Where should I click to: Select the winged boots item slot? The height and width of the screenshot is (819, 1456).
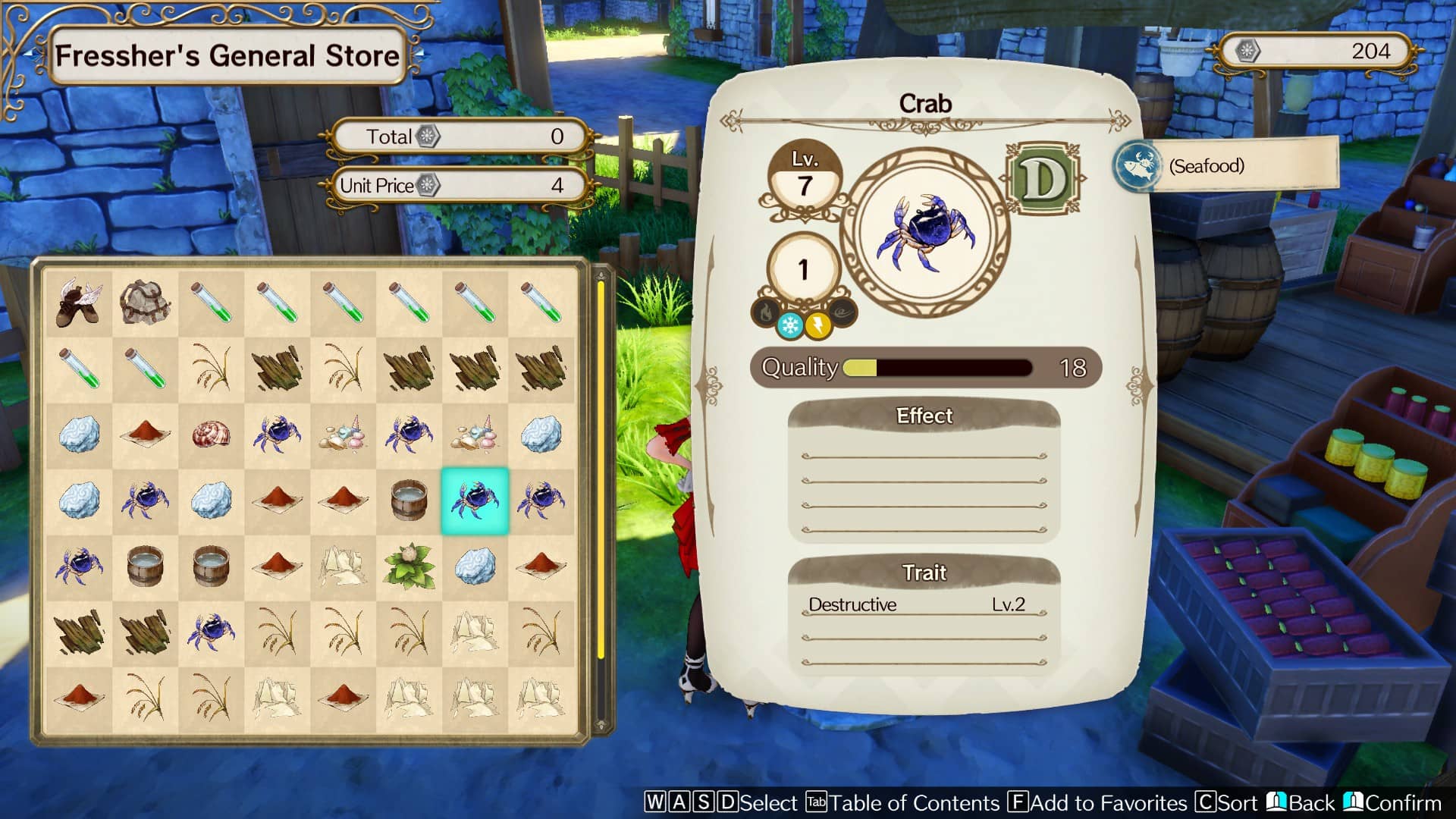click(x=79, y=302)
